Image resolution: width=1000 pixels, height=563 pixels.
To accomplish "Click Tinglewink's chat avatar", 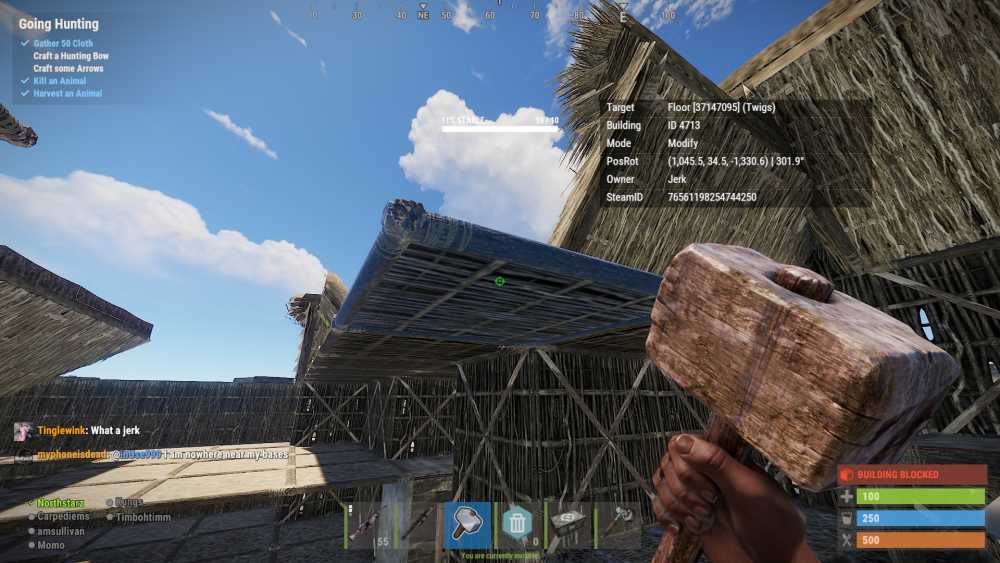I will pyautogui.click(x=22, y=431).
